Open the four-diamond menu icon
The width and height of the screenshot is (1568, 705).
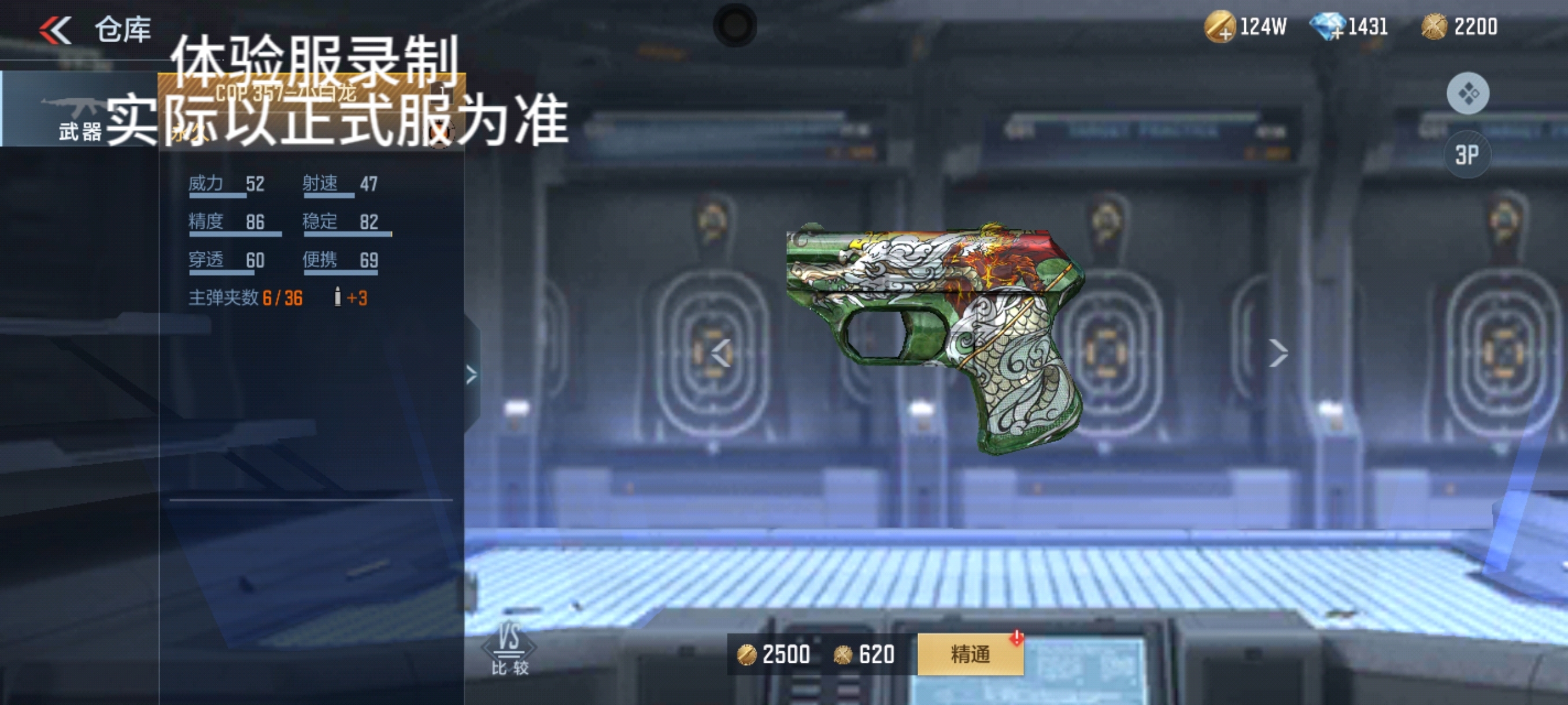(x=1467, y=94)
